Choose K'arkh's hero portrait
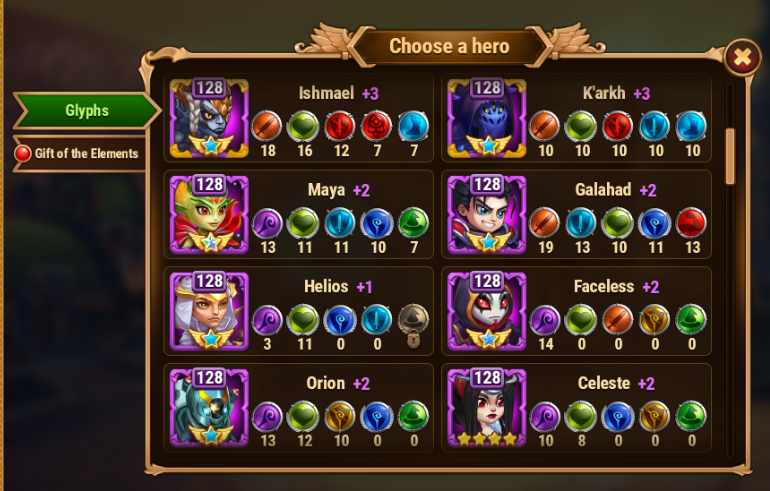Viewport: 770px width, 491px height. [x=486, y=118]
